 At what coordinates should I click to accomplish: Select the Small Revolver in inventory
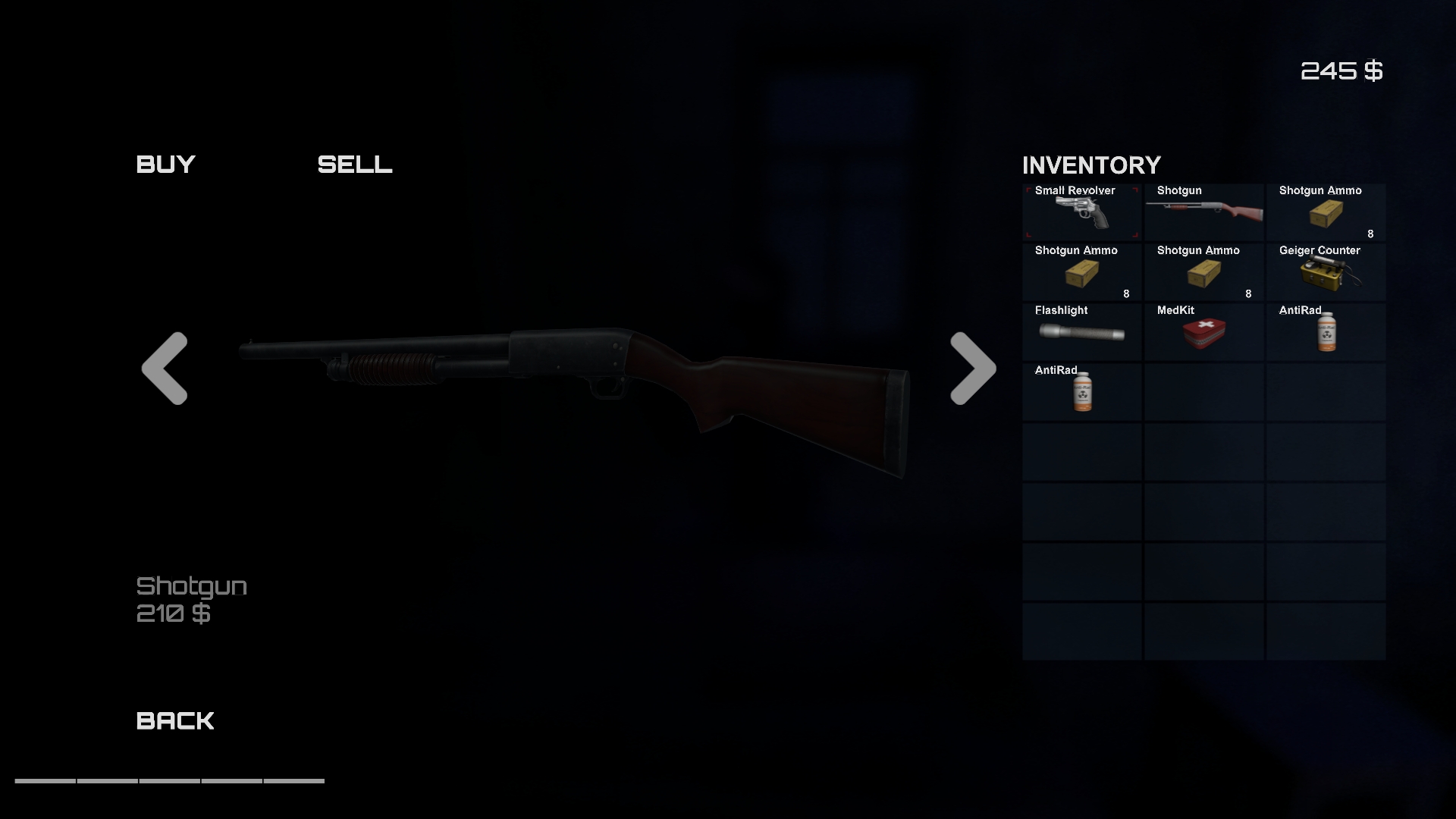click(1081, 212)
